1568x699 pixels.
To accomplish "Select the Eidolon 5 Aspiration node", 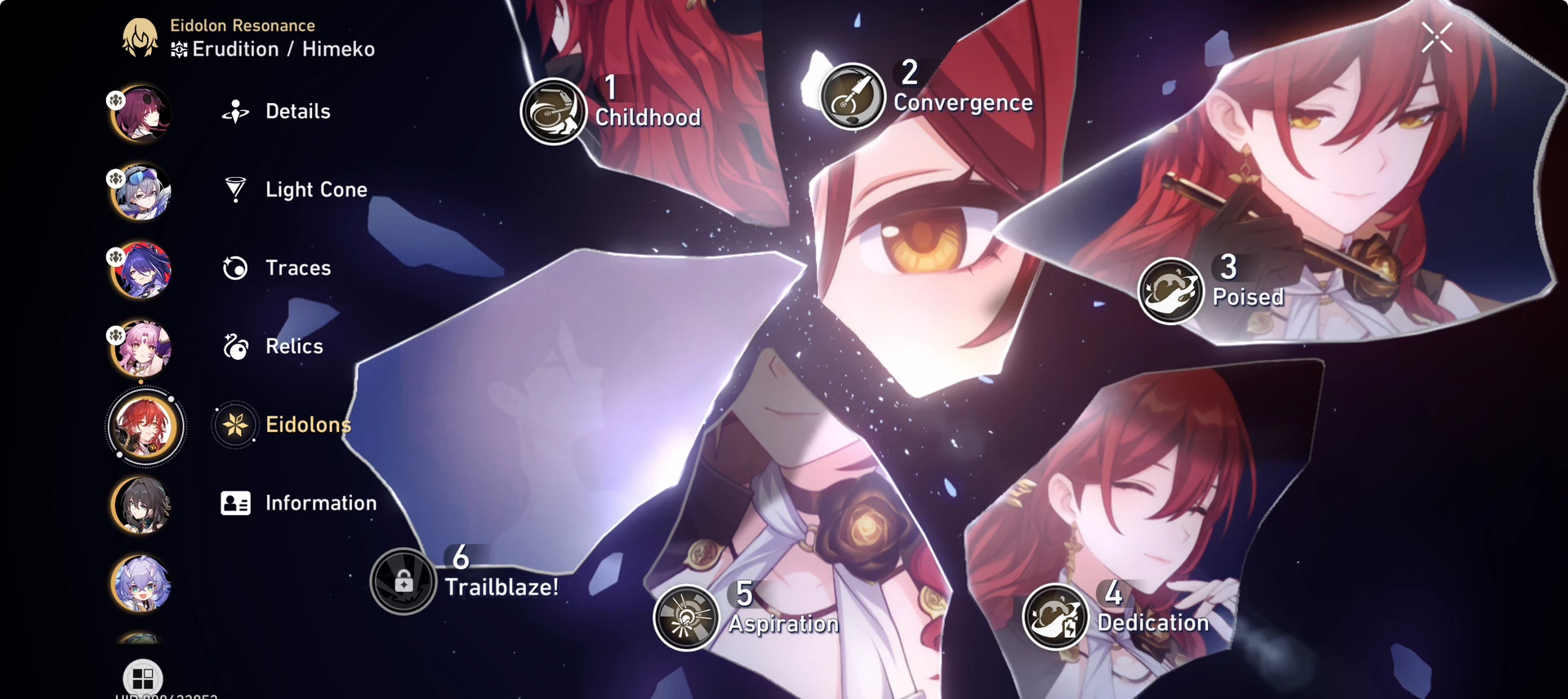I will coord(687,617).
